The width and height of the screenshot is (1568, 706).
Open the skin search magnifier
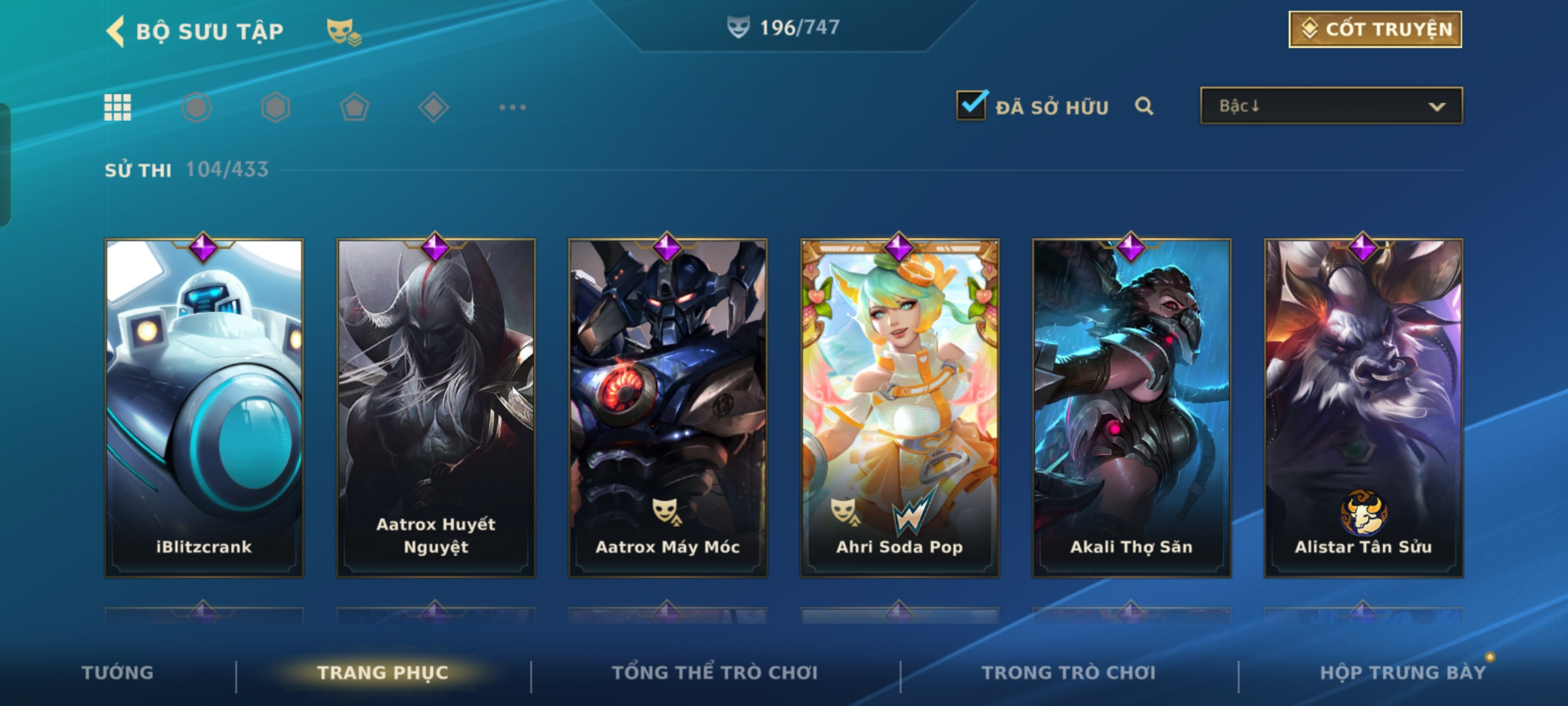pyautogui.click(x=1143, y=106)
